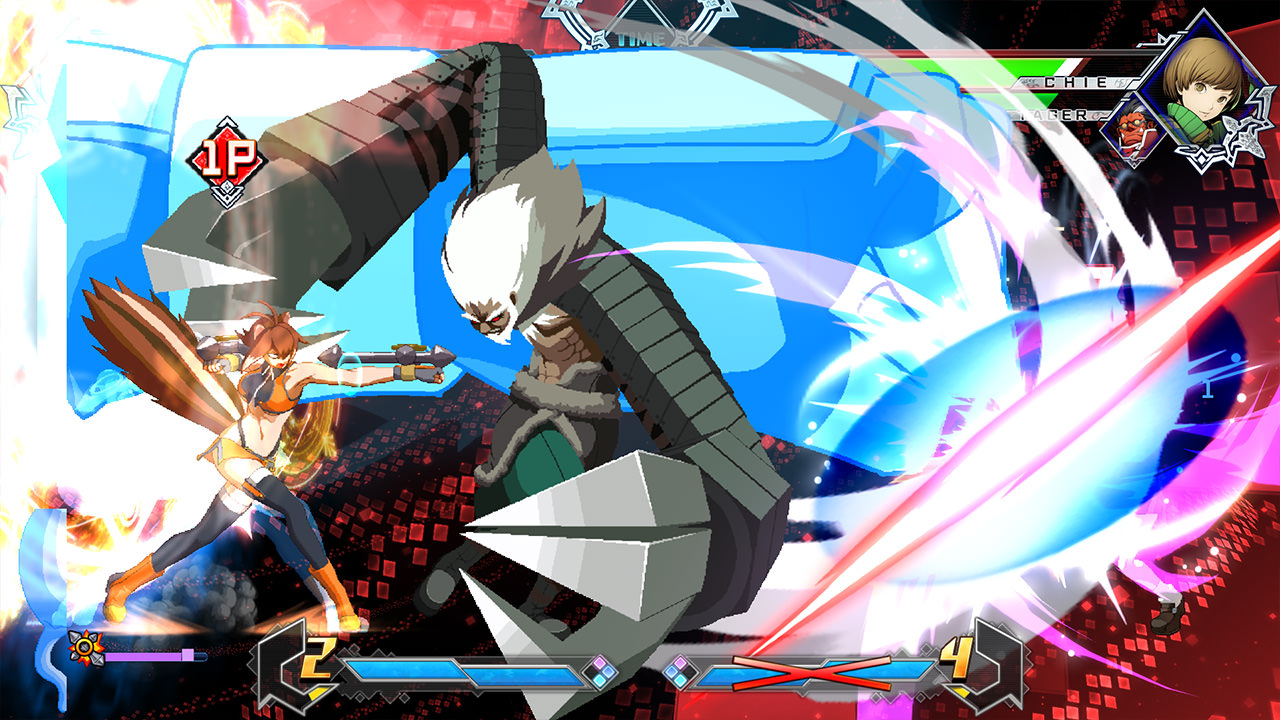Click the small diamond pips beside the skill gauge

(600, 671)
